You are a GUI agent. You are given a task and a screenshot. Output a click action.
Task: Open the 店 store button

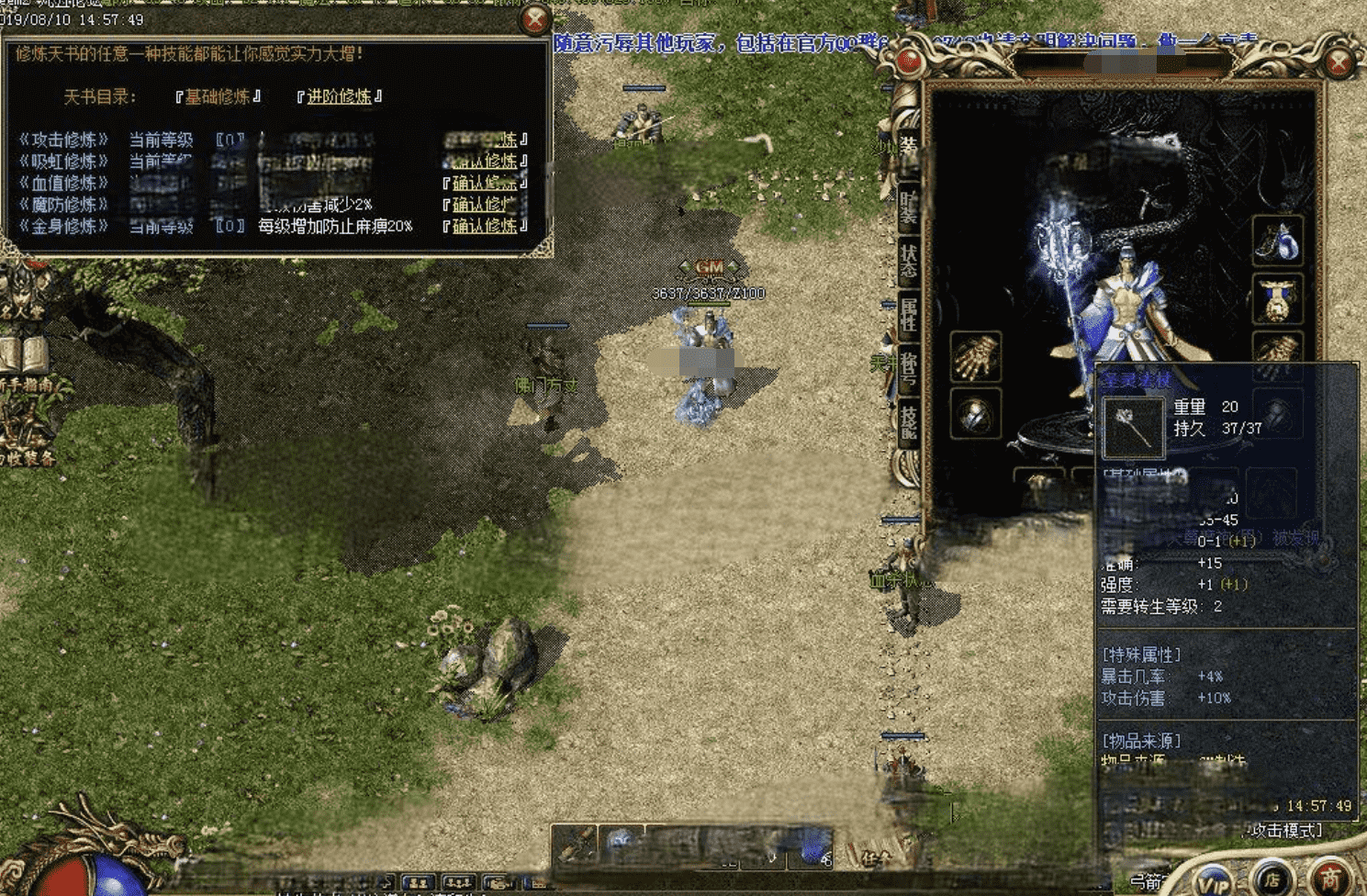[x=1272, y=878]
